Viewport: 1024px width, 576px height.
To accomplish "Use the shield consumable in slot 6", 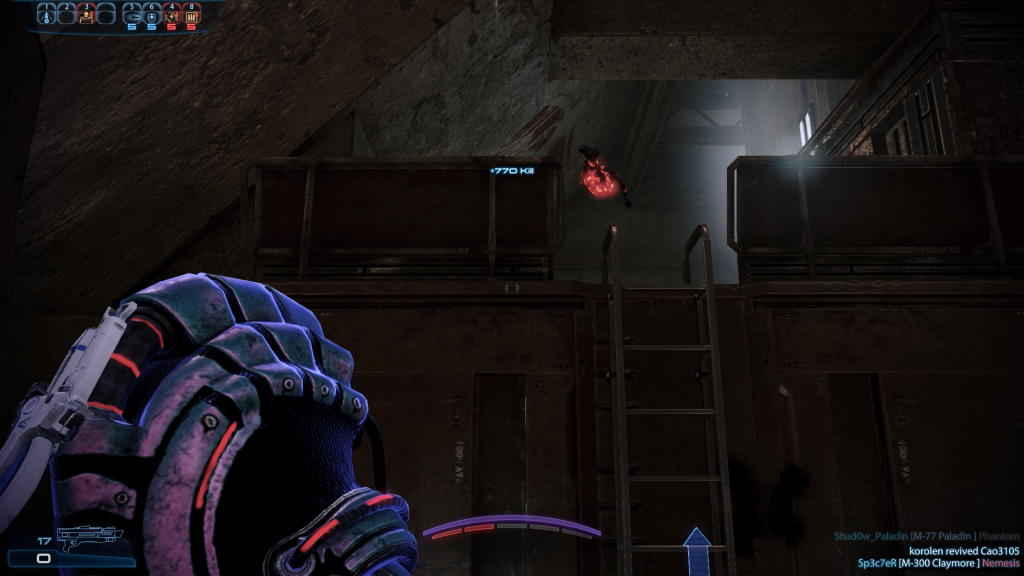I will click(x=151, y=16).
